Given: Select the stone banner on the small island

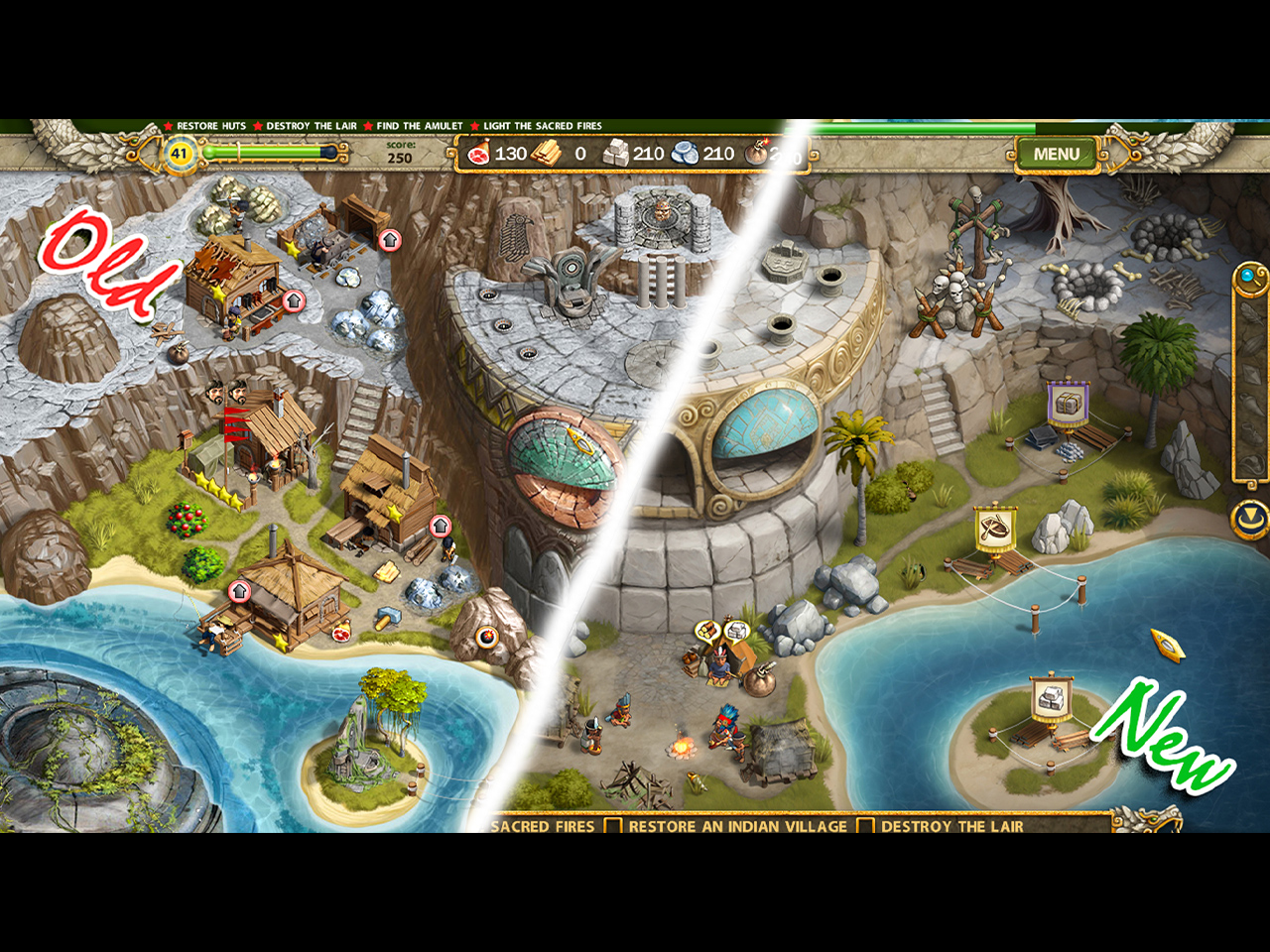Looking at the screenshot, I should pyautogui.click(x=1051, y=696).
